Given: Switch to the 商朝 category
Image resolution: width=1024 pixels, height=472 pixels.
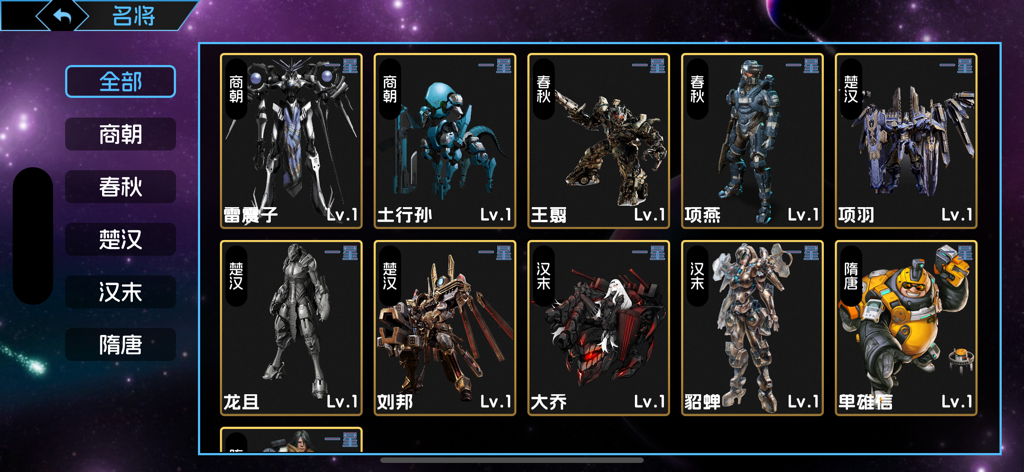Looking at the screenshot, I should point(120,134).
